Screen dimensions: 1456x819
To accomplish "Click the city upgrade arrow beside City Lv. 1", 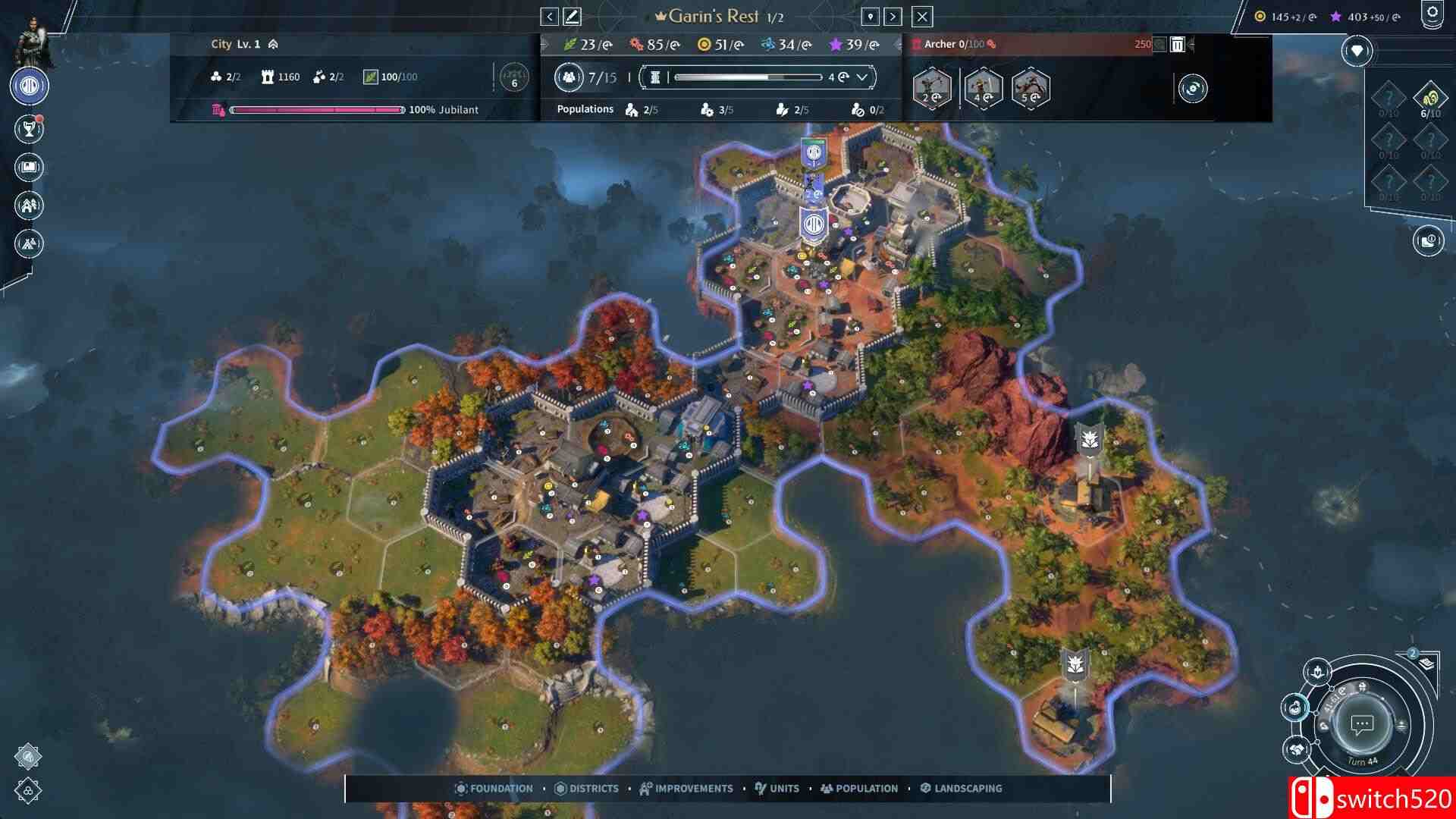I will (x=273, y=44).
